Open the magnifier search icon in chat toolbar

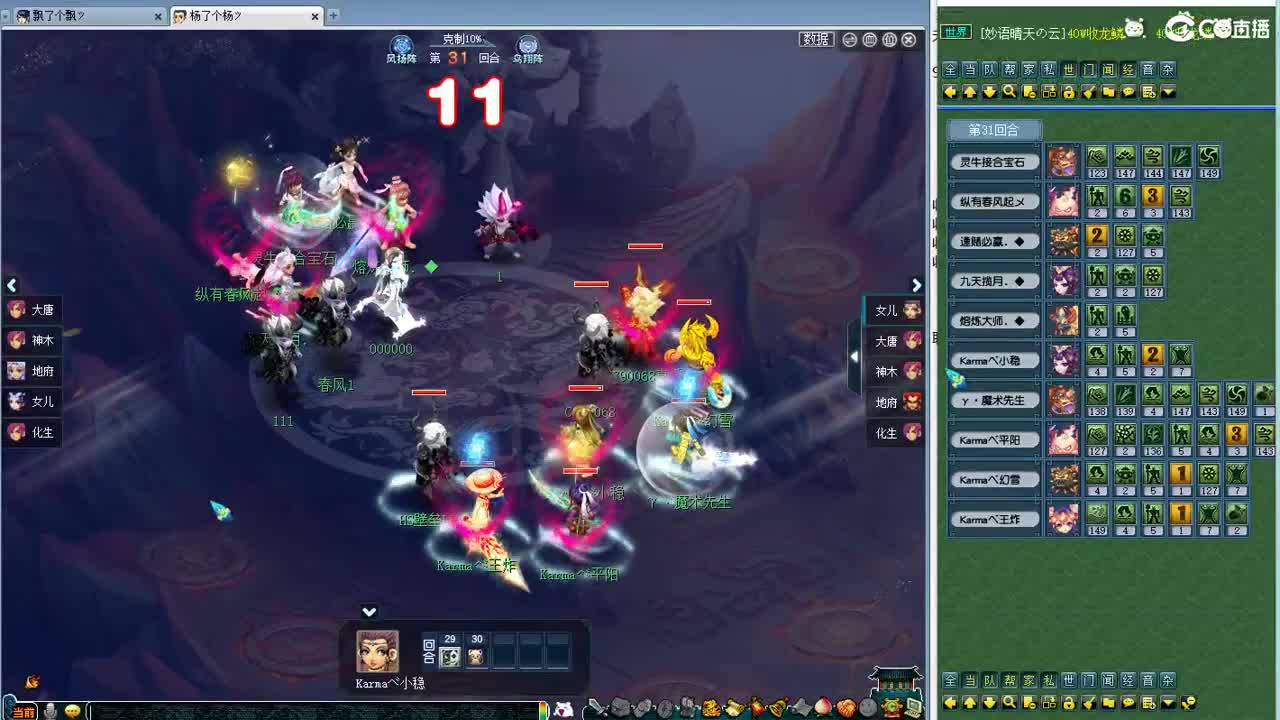(1011, 92)
